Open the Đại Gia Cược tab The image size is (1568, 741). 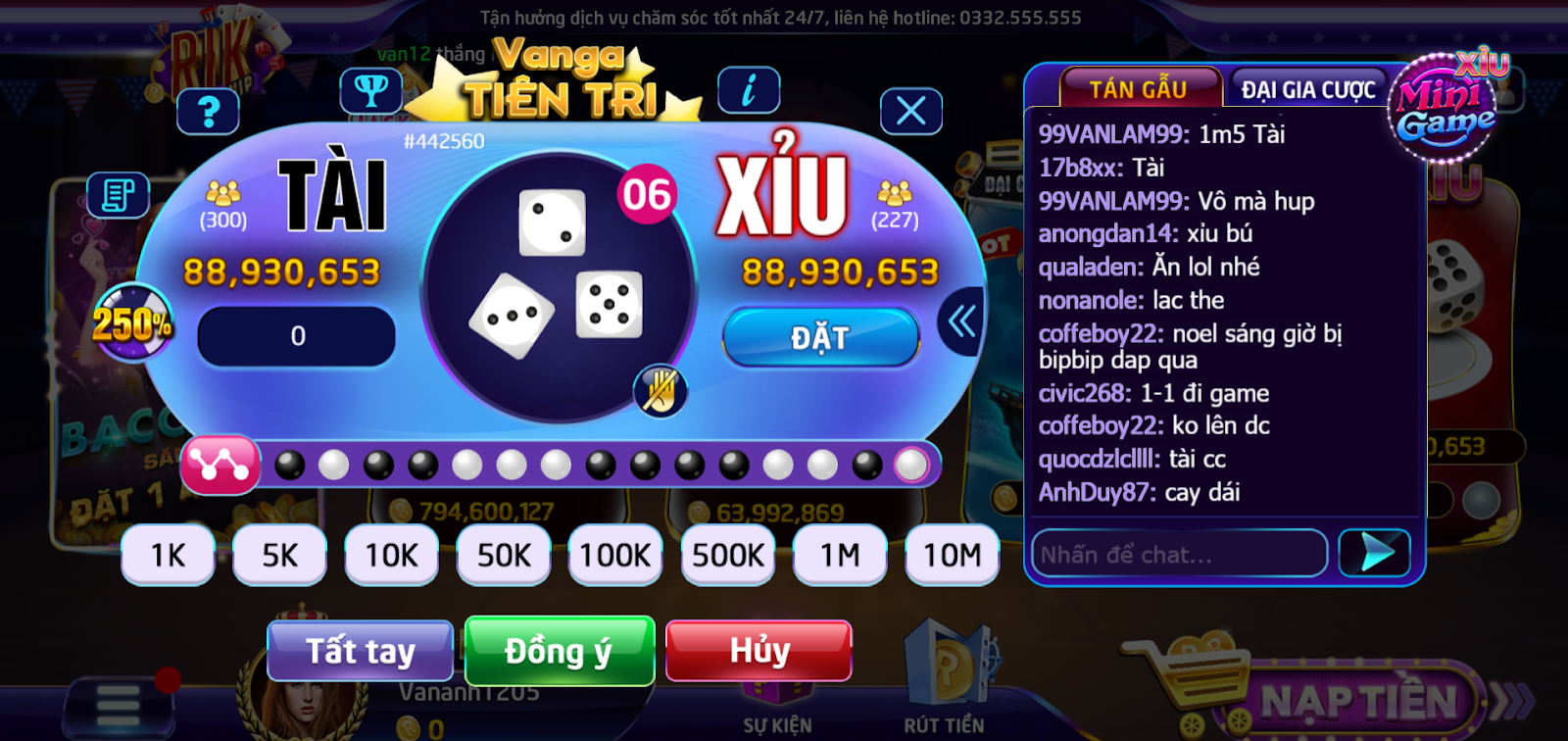pyautogui.click(x=1308, y=89)
